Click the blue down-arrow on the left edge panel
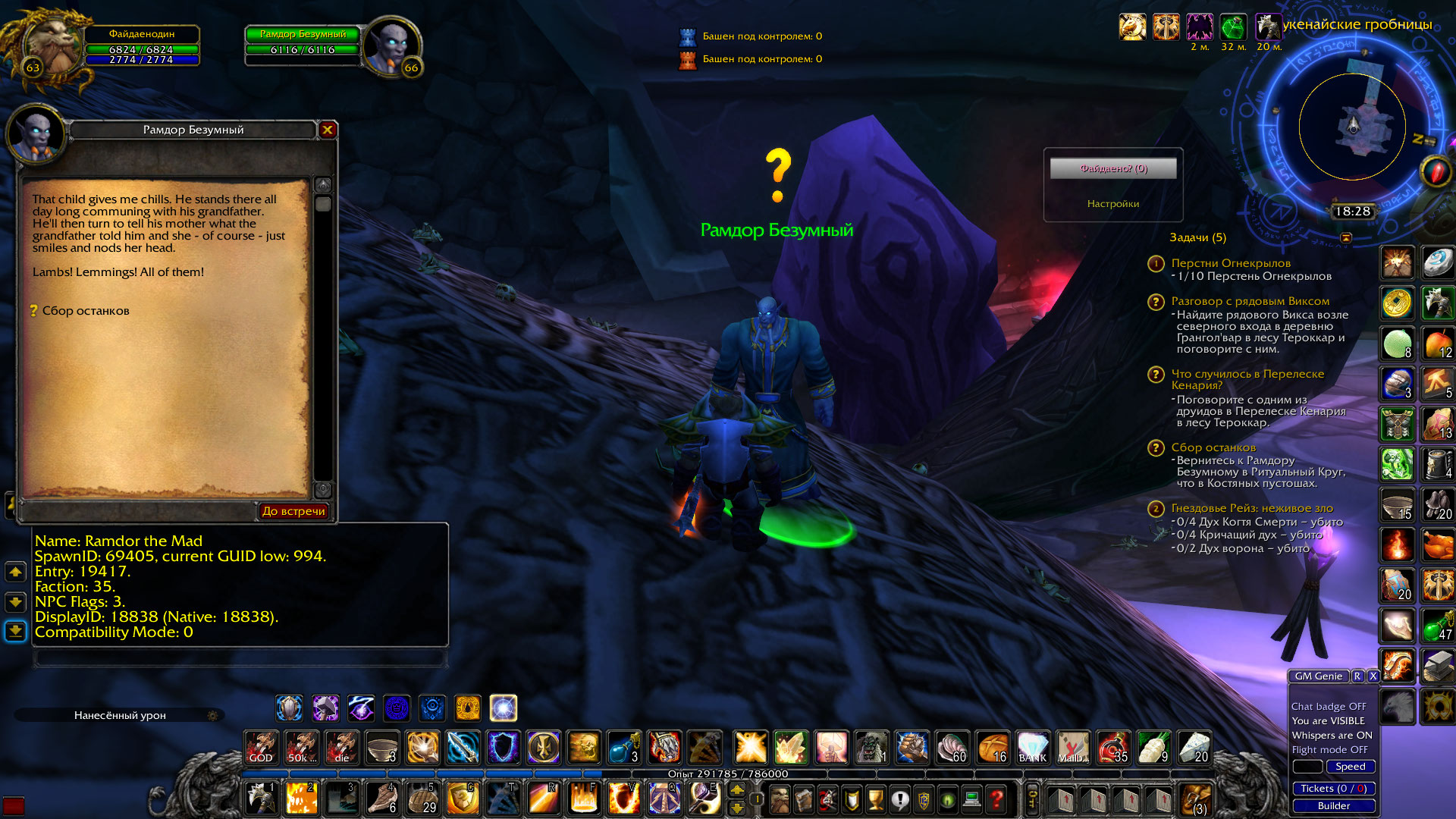 point(14,629)
